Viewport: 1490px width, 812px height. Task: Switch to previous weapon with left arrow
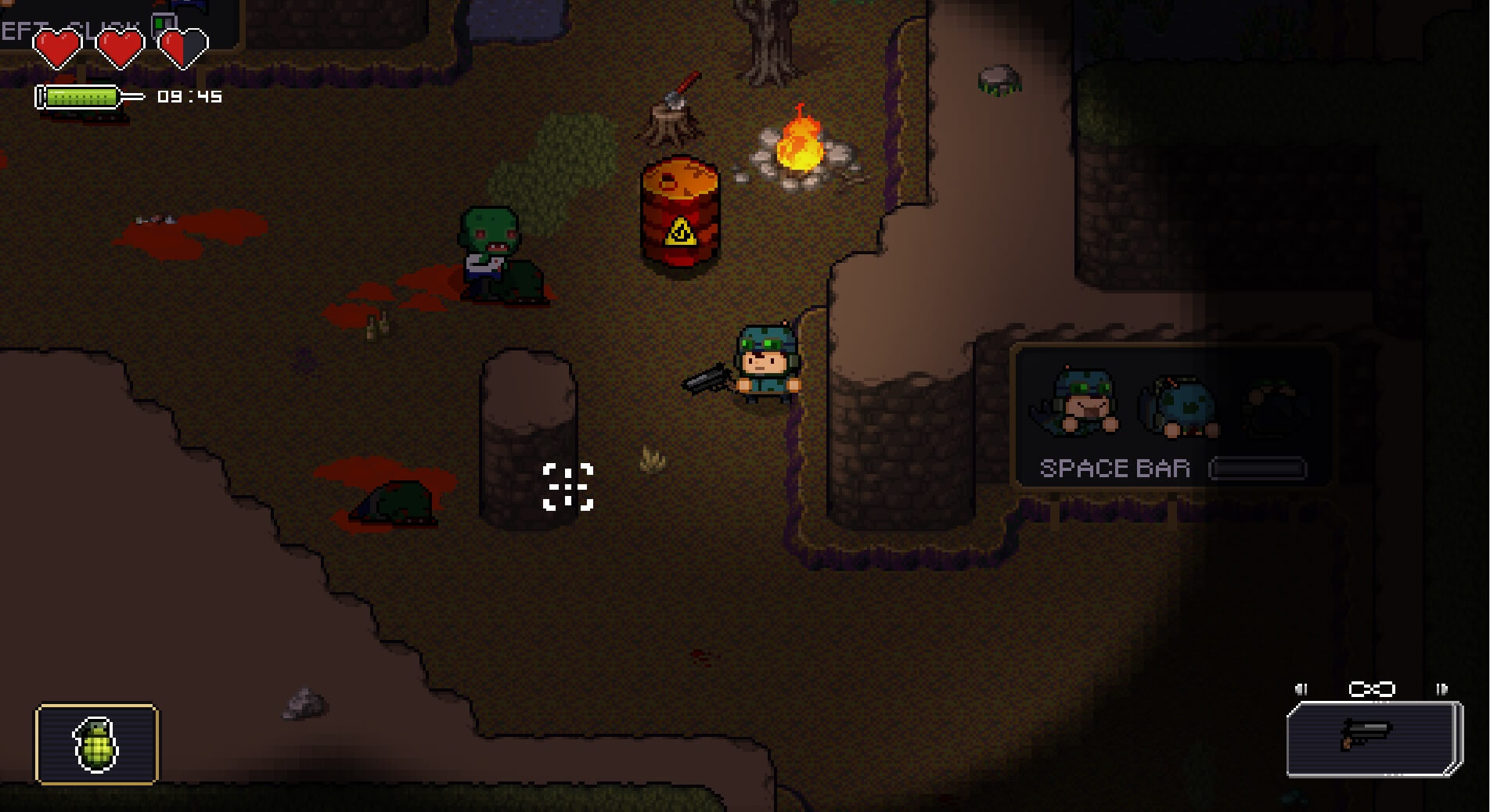pos(1301,689)
